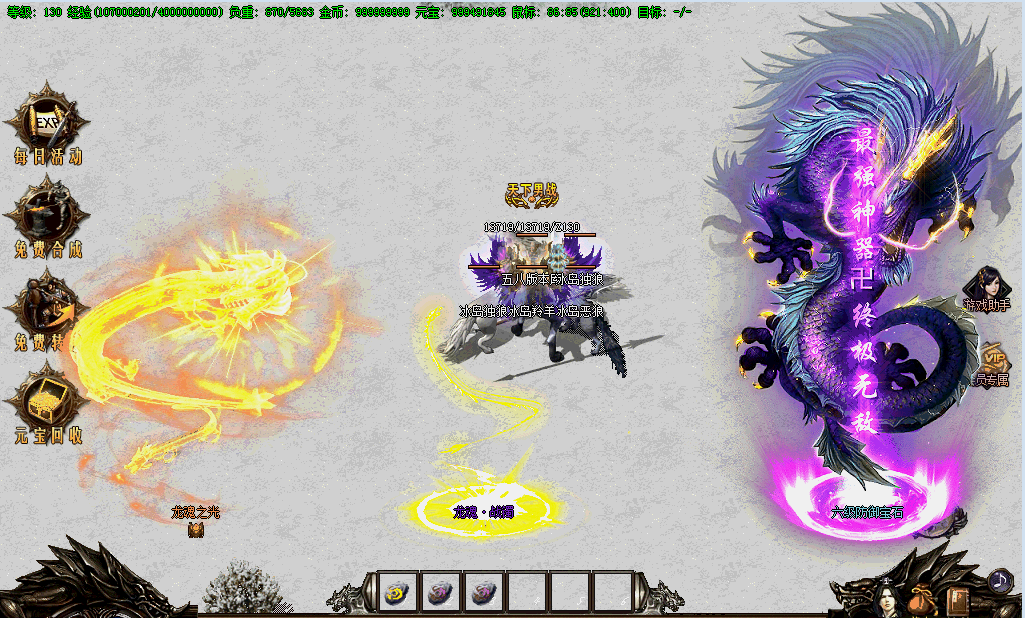Use the yellow rune stone in slot 1
The height and width of the screenshot is (618, 1025).
click(397, 592)
